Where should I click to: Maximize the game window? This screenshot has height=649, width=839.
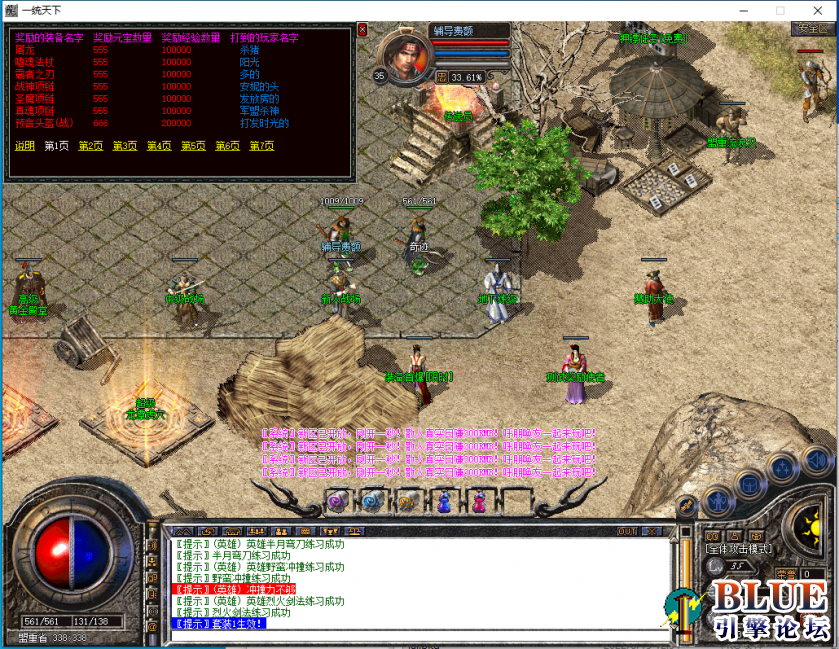(780, 10)
